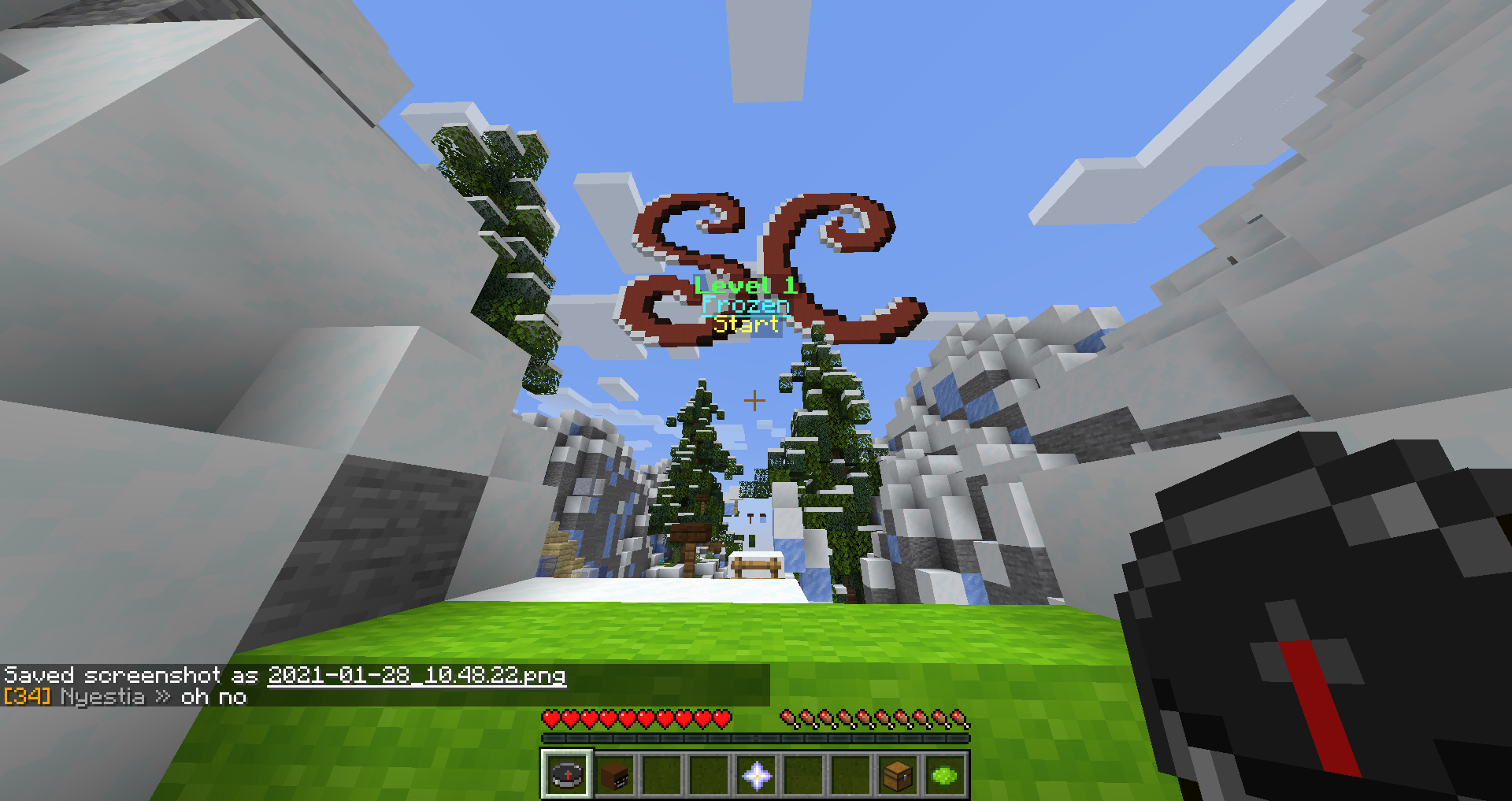This screenshot has width=1512, height=801.
Task: Click the crosshair at screen center
Action: [755, 400]
